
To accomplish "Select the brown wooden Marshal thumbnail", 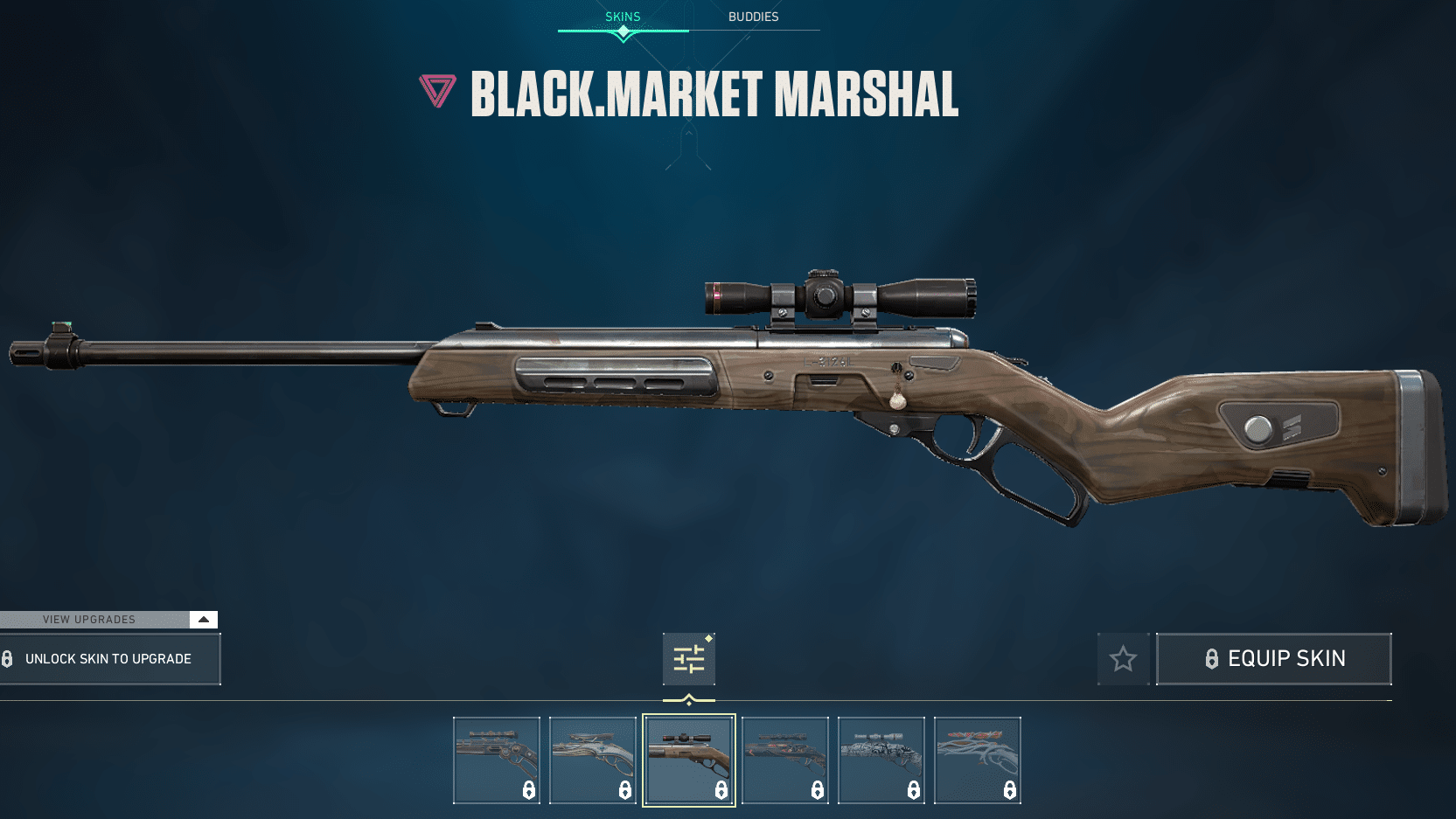I will (x=689, y=760).
